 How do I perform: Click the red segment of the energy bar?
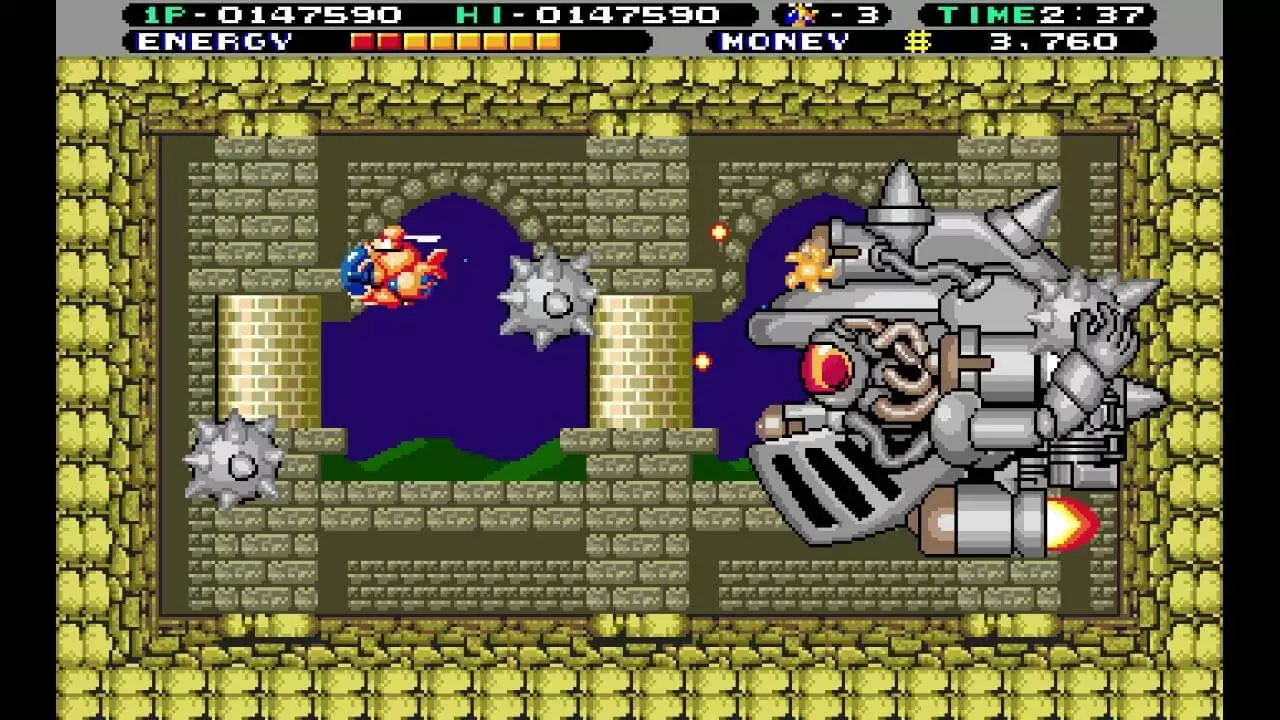pos(362,41)
